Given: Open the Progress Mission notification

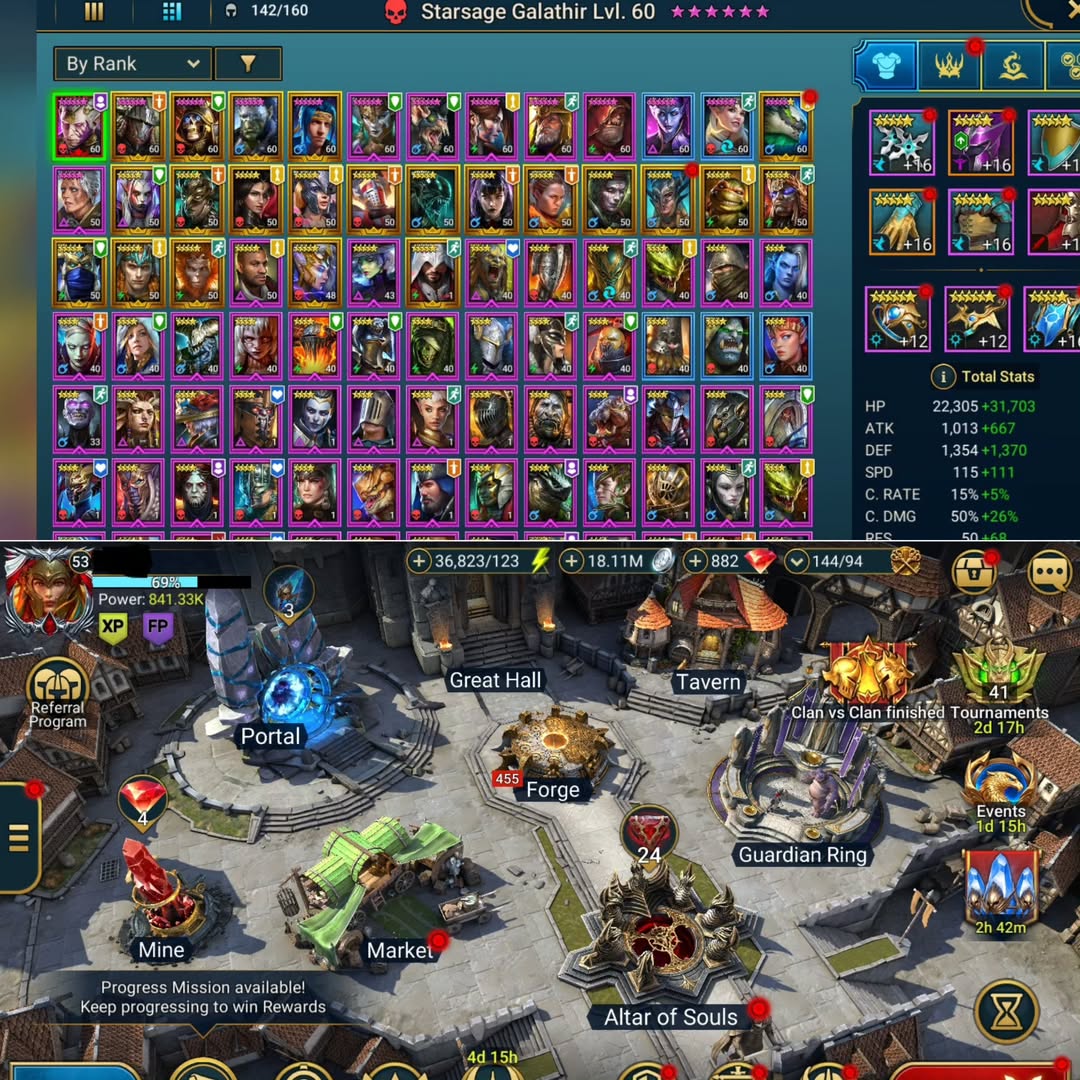Looking at the screenshot, I should coord(203,997).
